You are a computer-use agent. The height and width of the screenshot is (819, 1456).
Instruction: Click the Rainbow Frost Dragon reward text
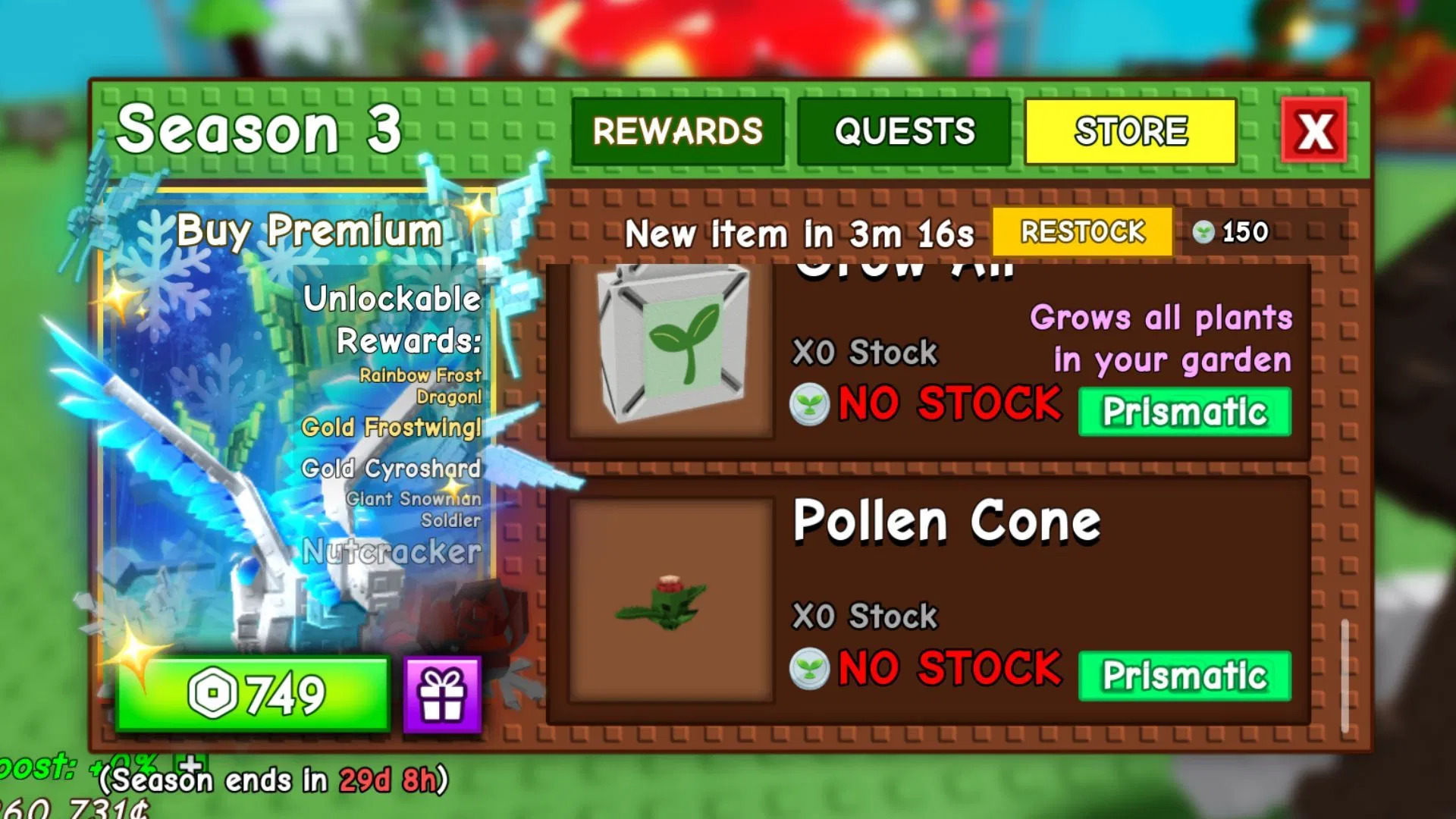tap(422, 385)
